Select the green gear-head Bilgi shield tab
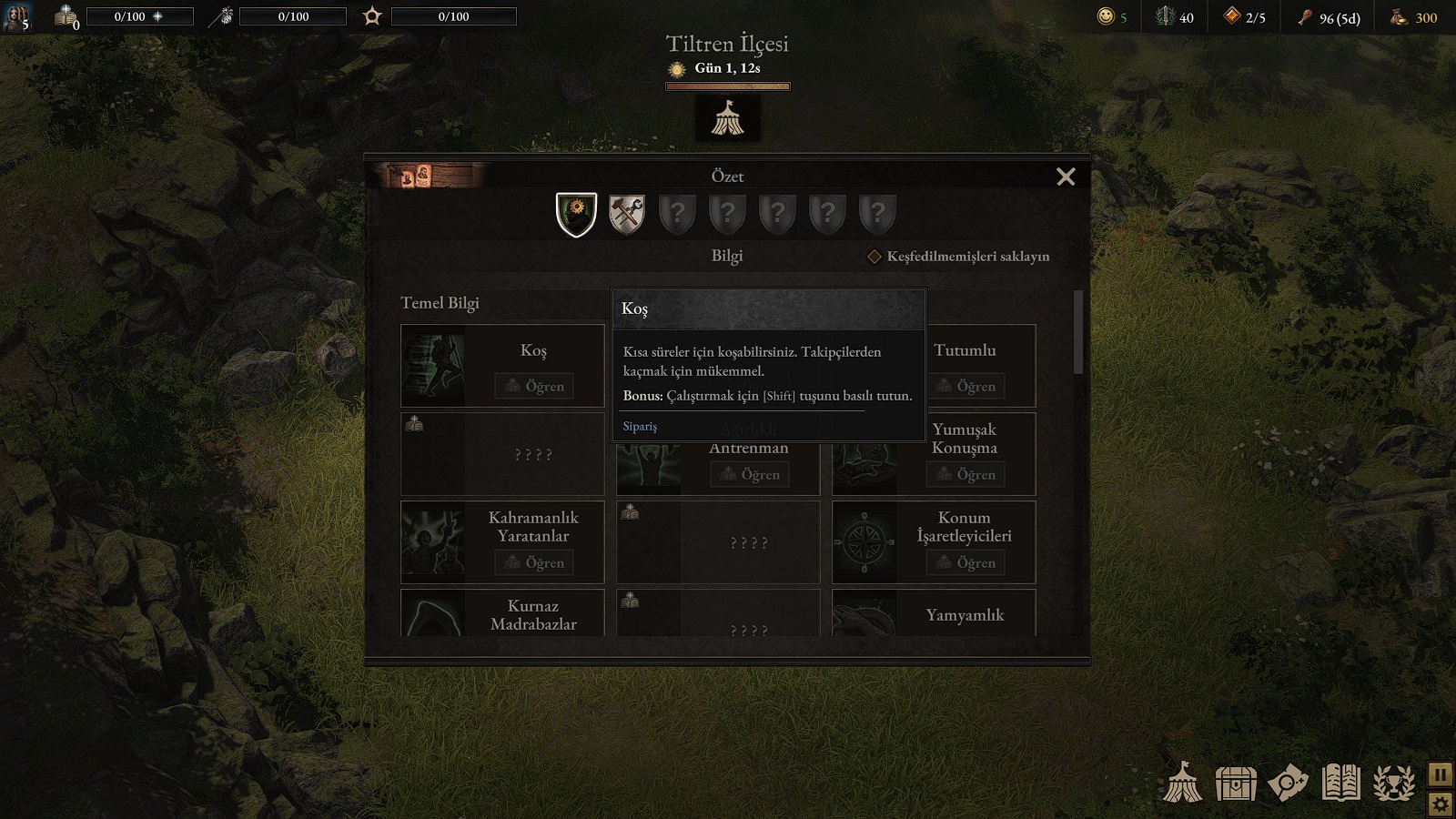 click(x=576, y=215)
